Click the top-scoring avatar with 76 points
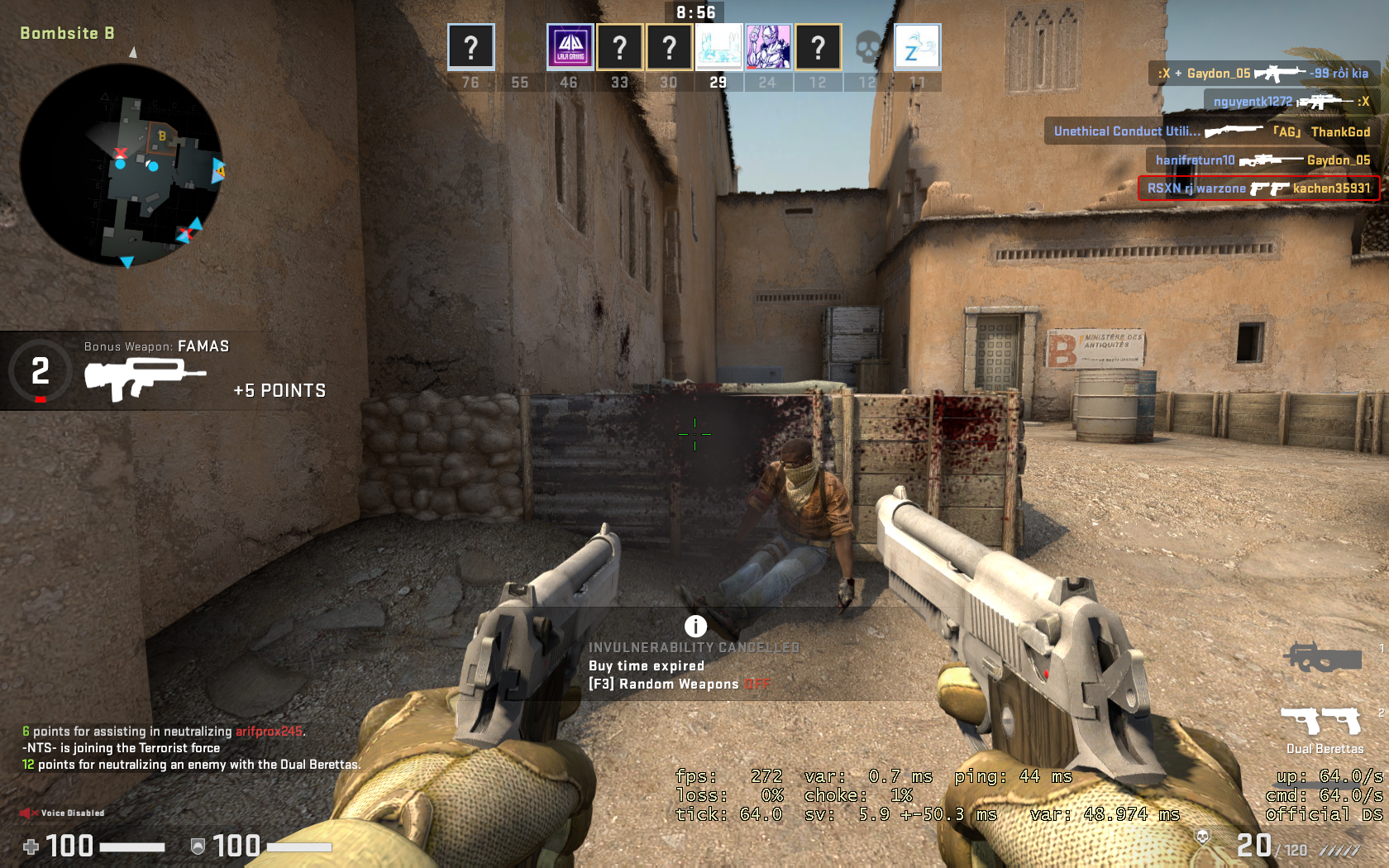The image size is (1389, 868). (x=470, y=47)
